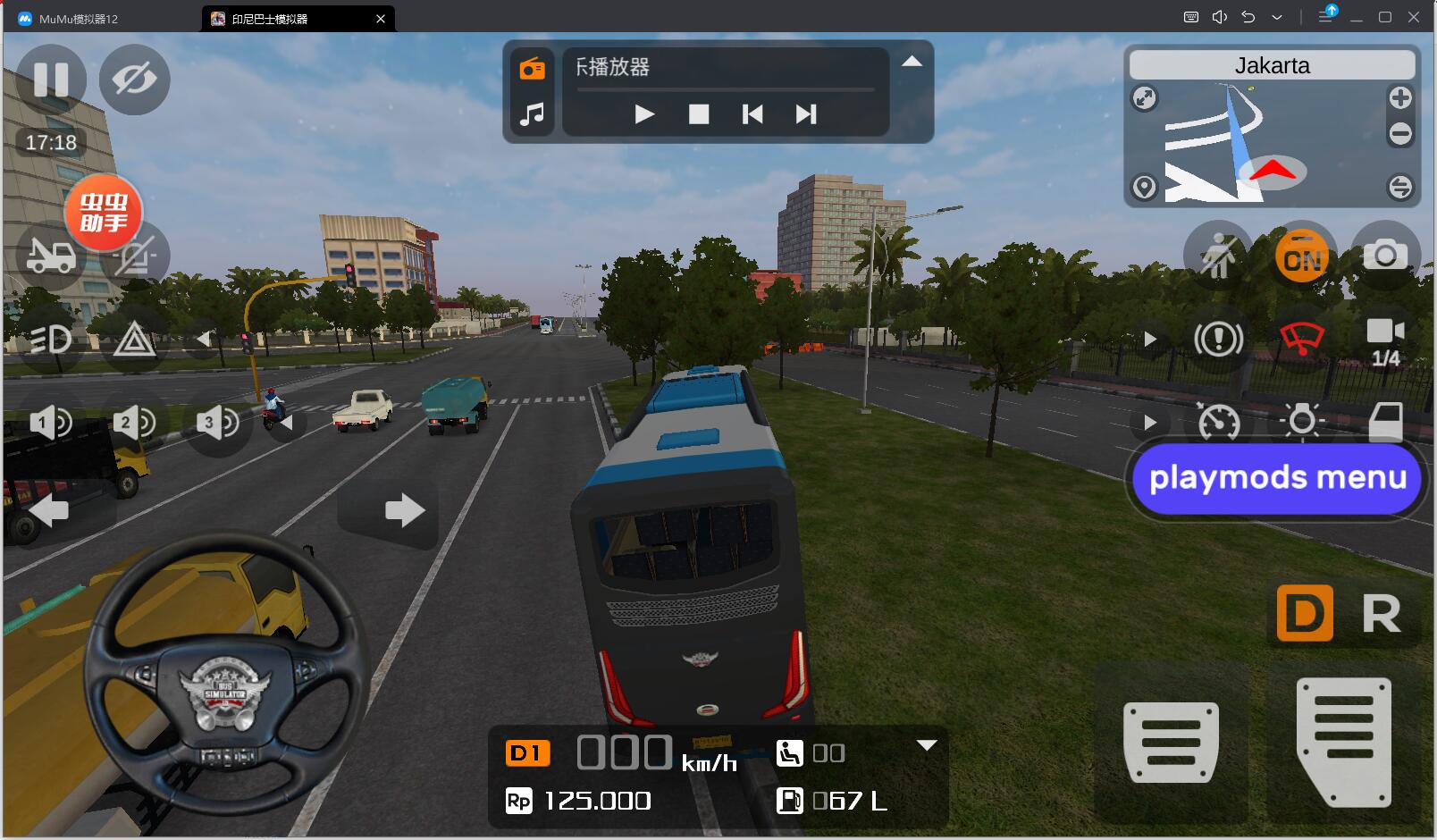Zoom out on the minimap
Viewport: 1437px width, 840px height.
tap(1400, 134)
